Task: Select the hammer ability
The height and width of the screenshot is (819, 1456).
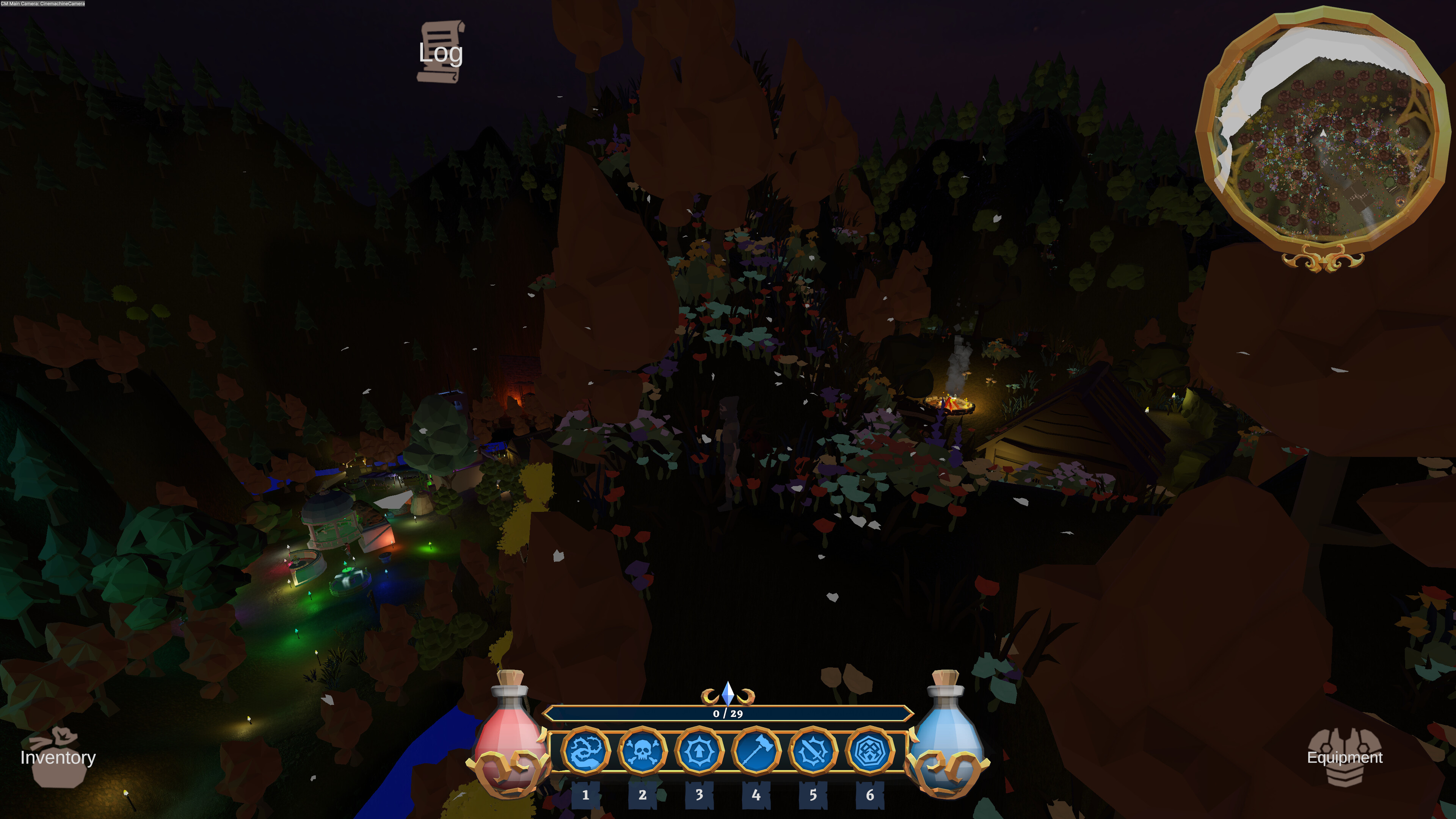Action: point(756,751)
